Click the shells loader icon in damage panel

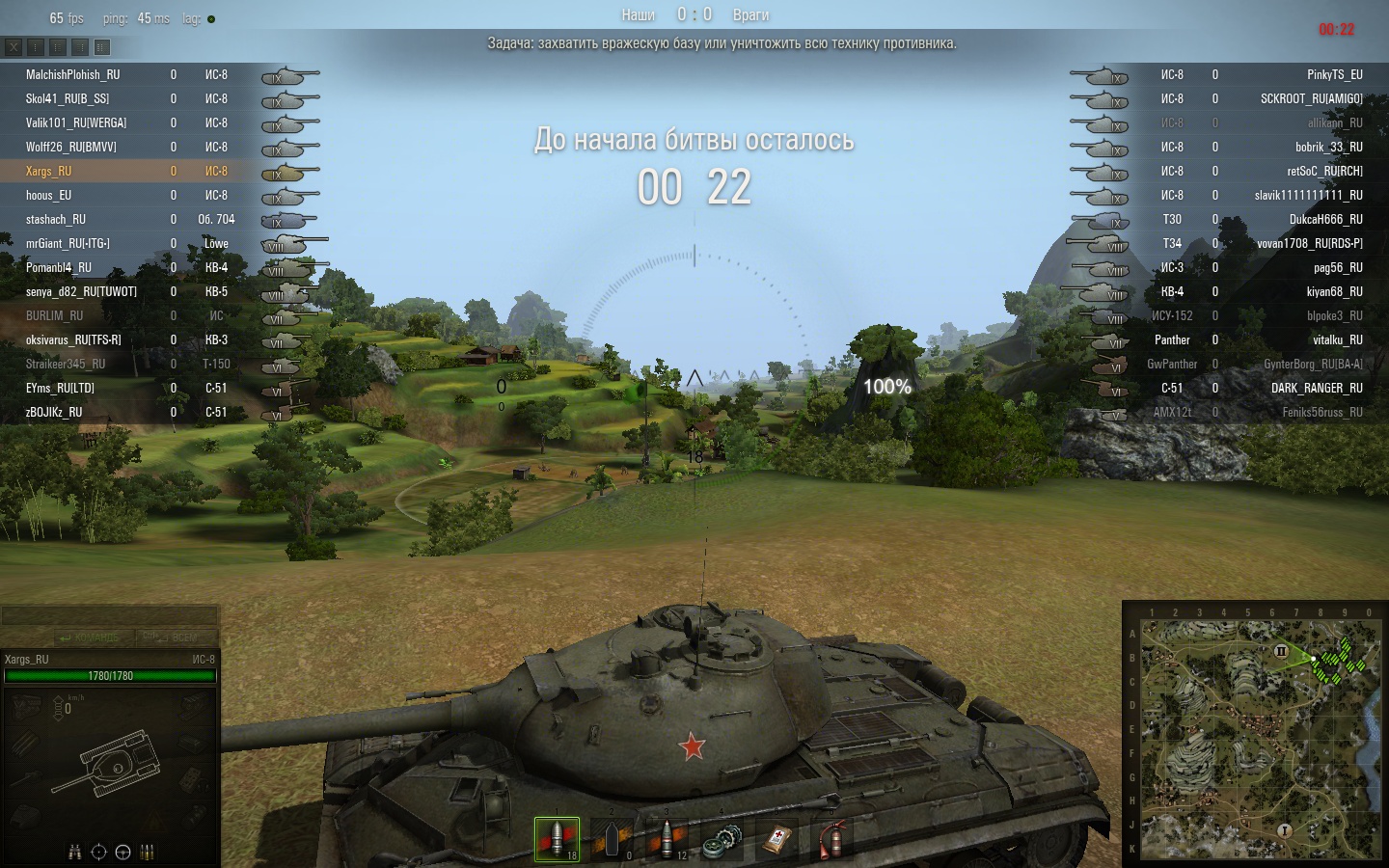tap(148, 852)
